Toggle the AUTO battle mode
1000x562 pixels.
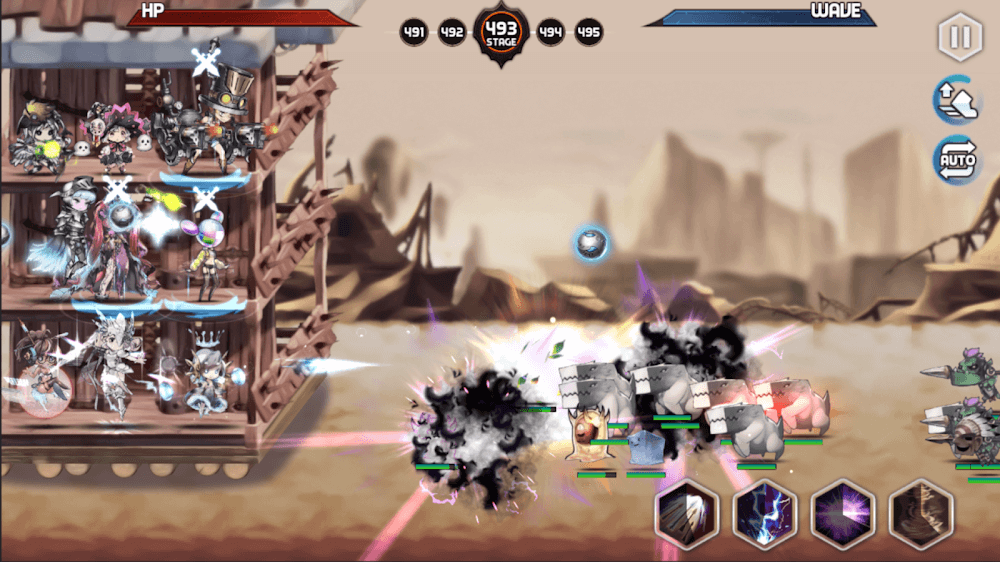click(x=957, y=160)
